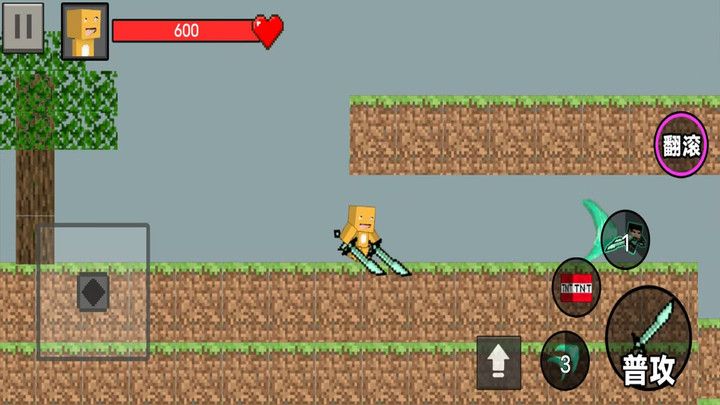Tap the movement joystick pad
The image size is (720, 405).
pos(93,292)
